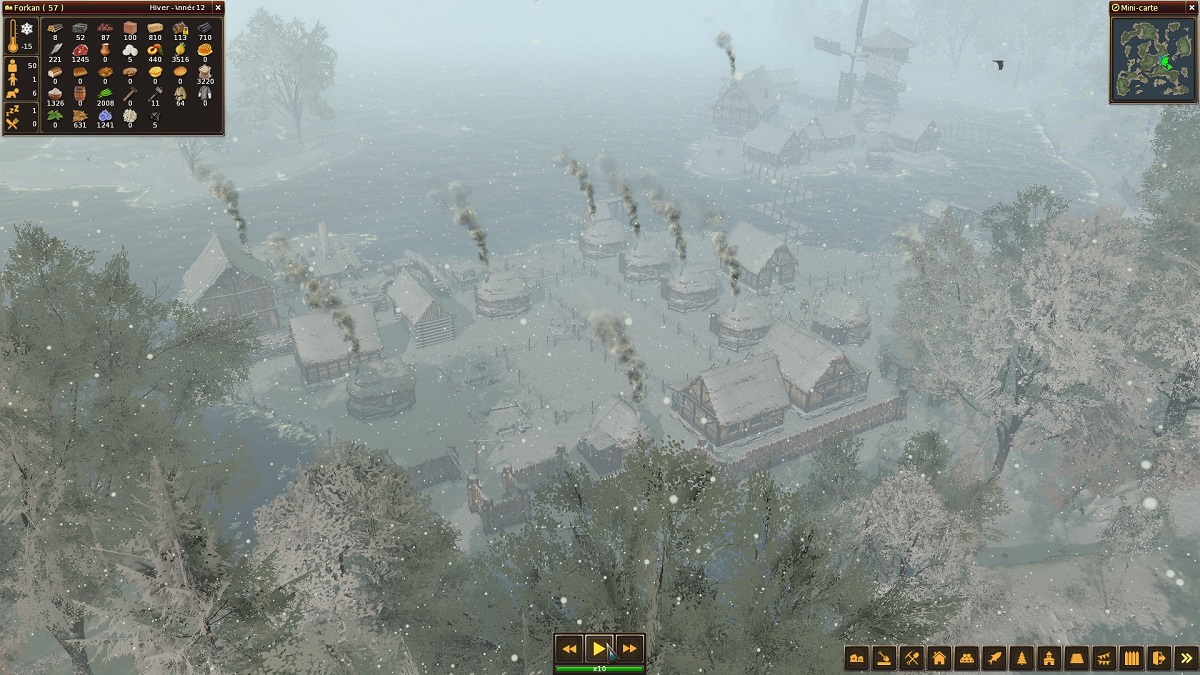
Task: Open the pine tree forestry menu
Action: coord(1021,657)
